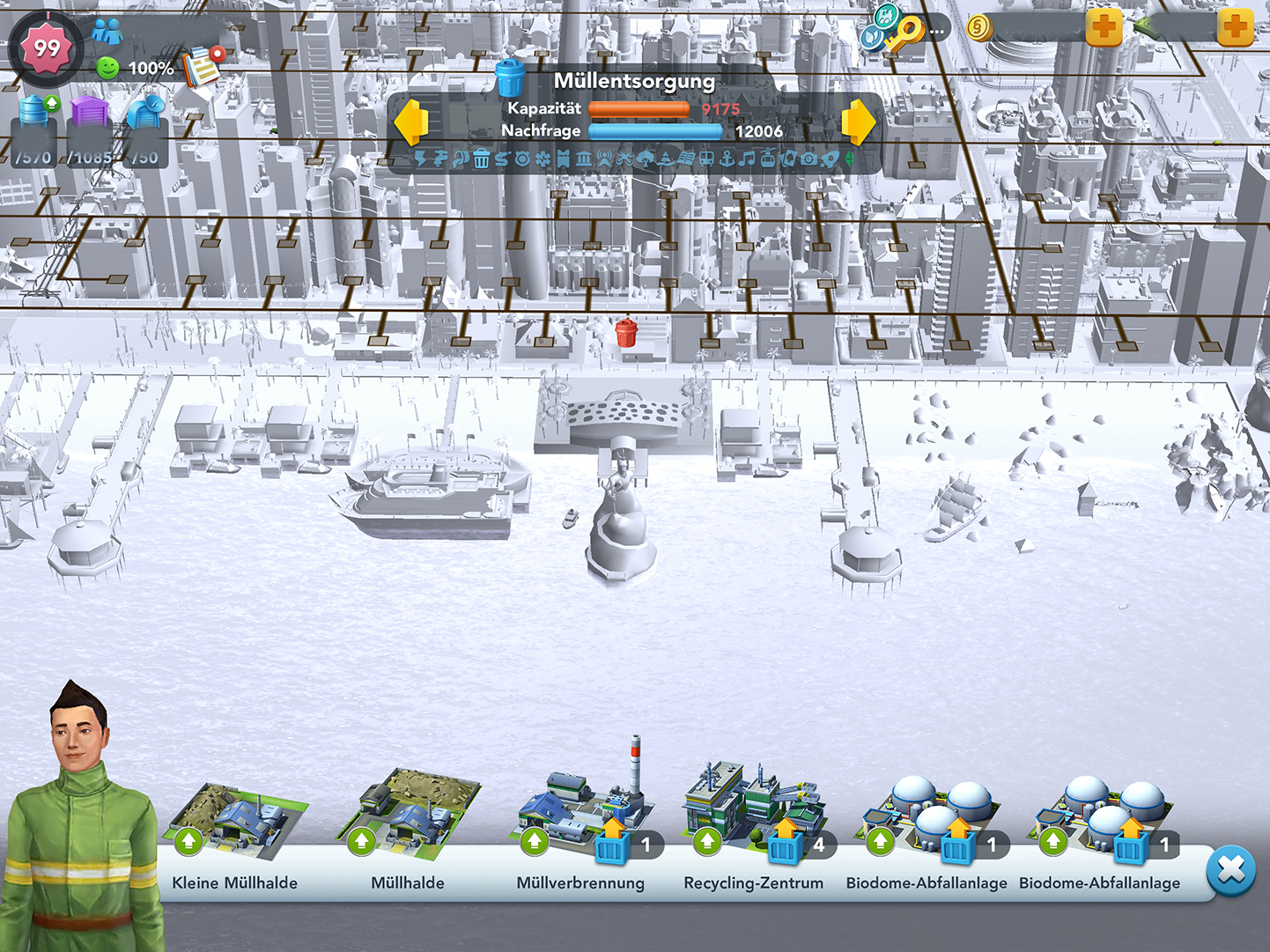The height and width of the screenshot is (952, 1270).
Task: Switch to the power lightning bolt service
Action: click(x=421, y=159)
